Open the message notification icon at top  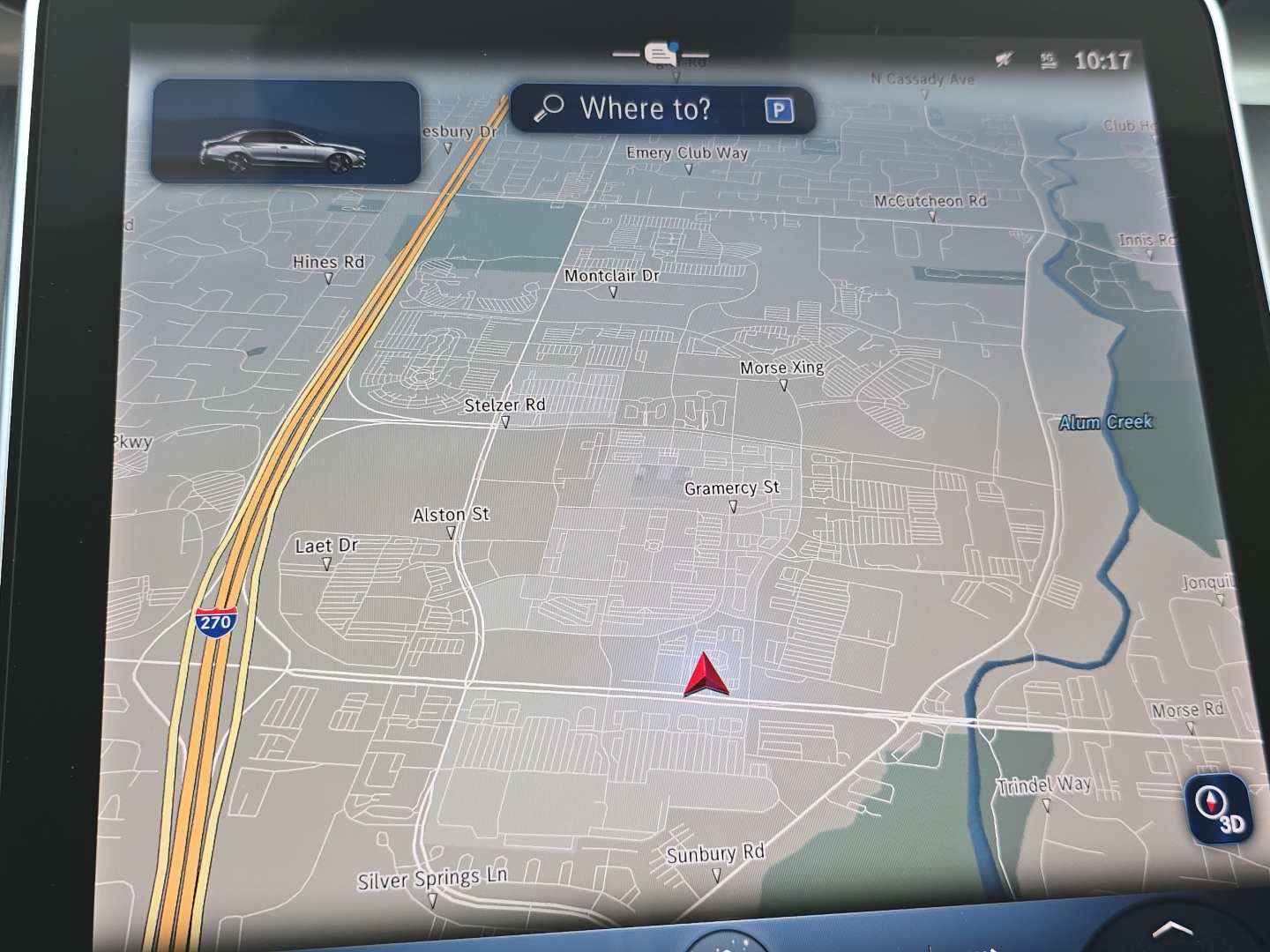(x=661, y=55)
